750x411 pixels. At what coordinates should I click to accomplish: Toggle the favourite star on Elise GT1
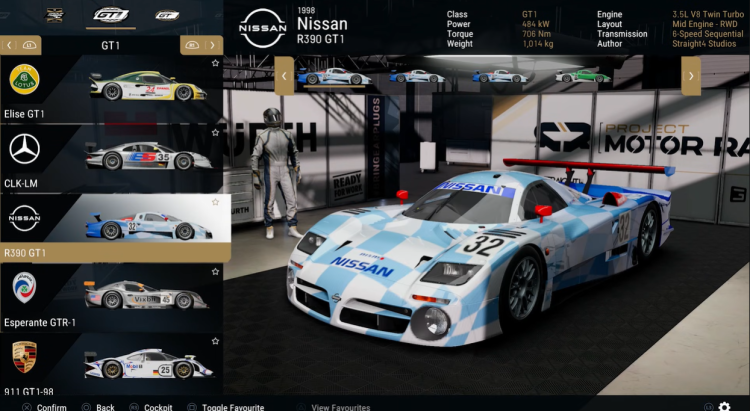pyautogui.click(x=215, y=63)
